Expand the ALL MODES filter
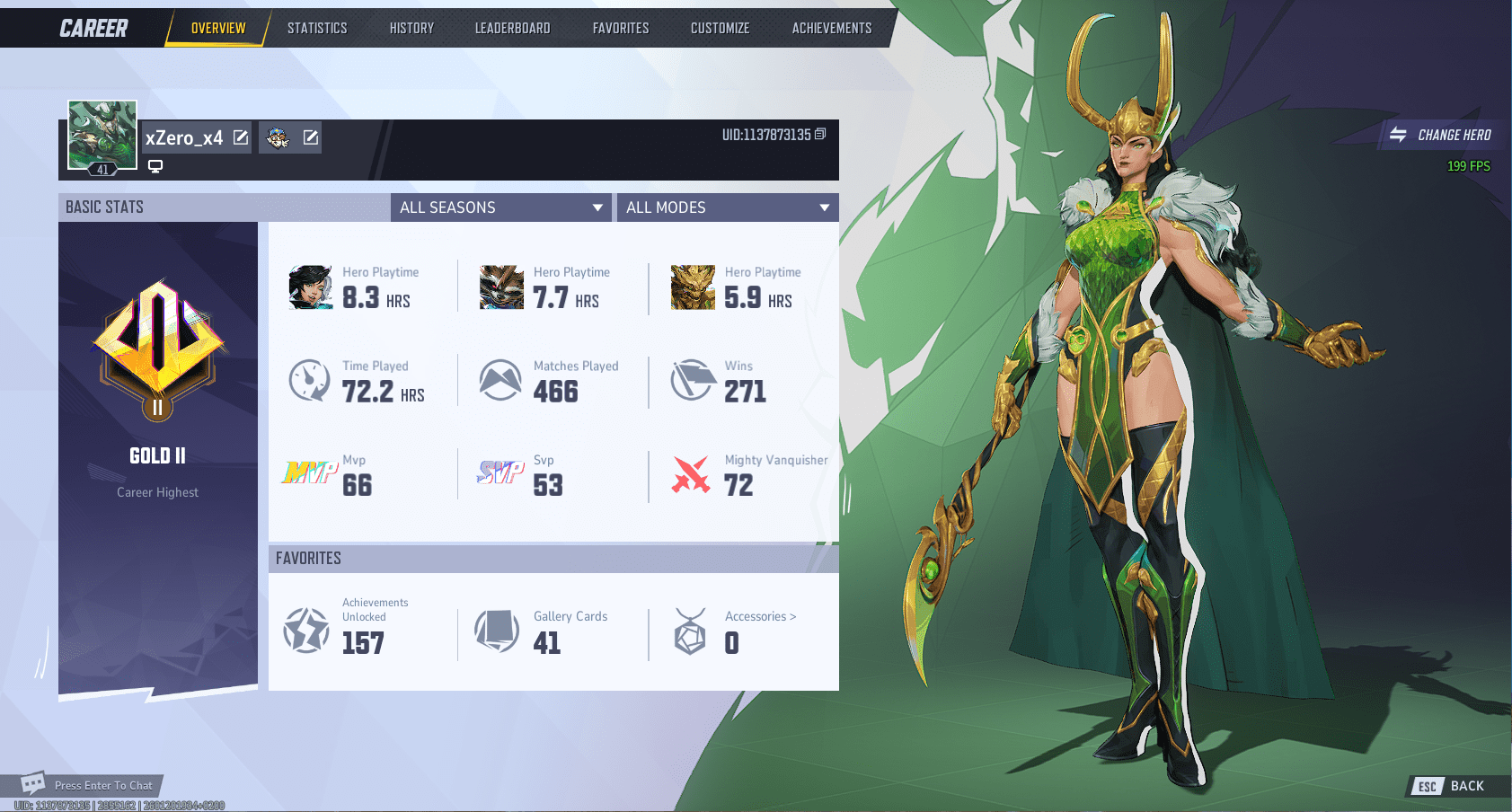This screenshot has width=1512, height=812. [x=728, y=207]
